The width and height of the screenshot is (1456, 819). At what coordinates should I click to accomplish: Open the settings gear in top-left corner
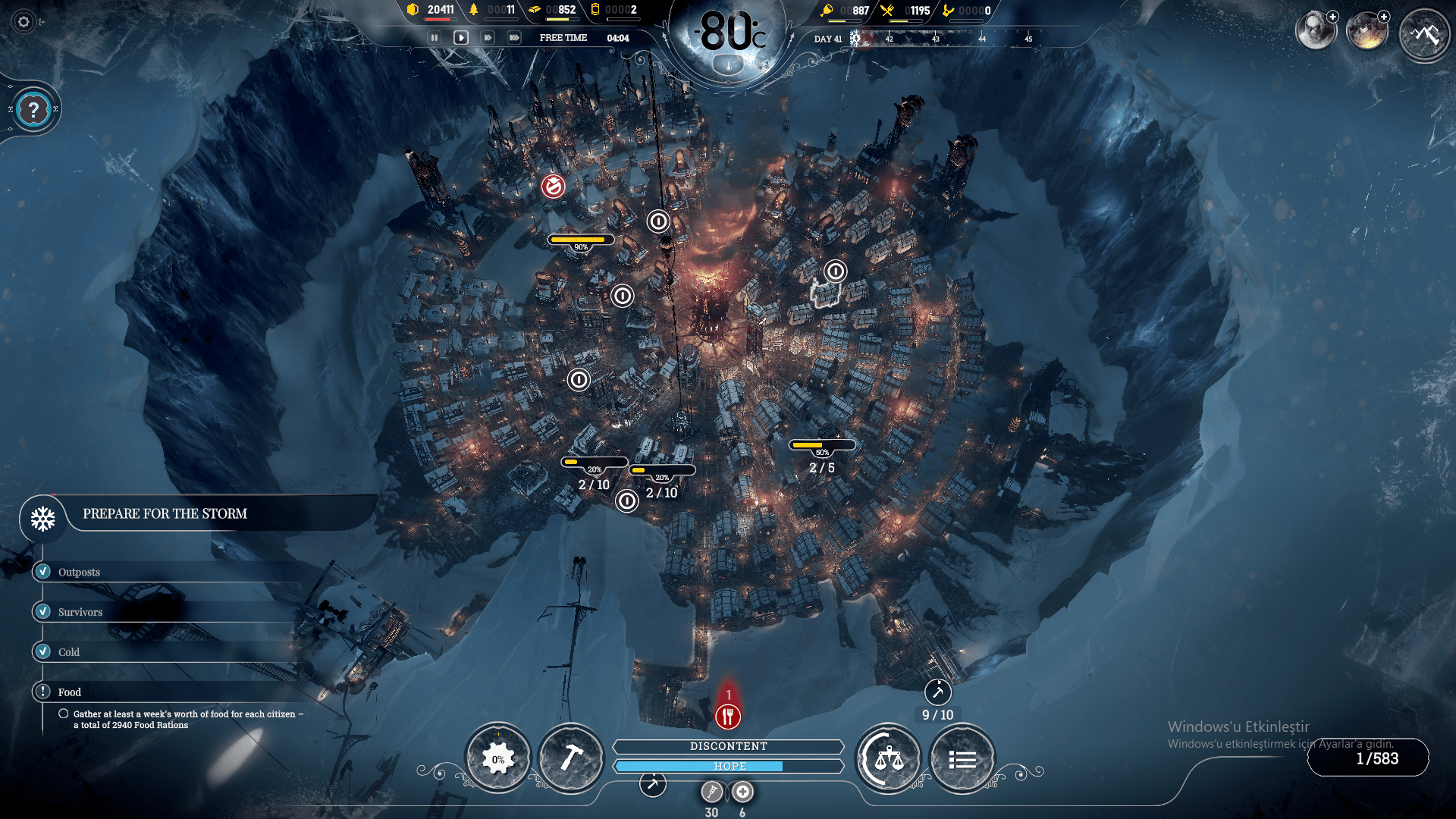coord(24,23)
